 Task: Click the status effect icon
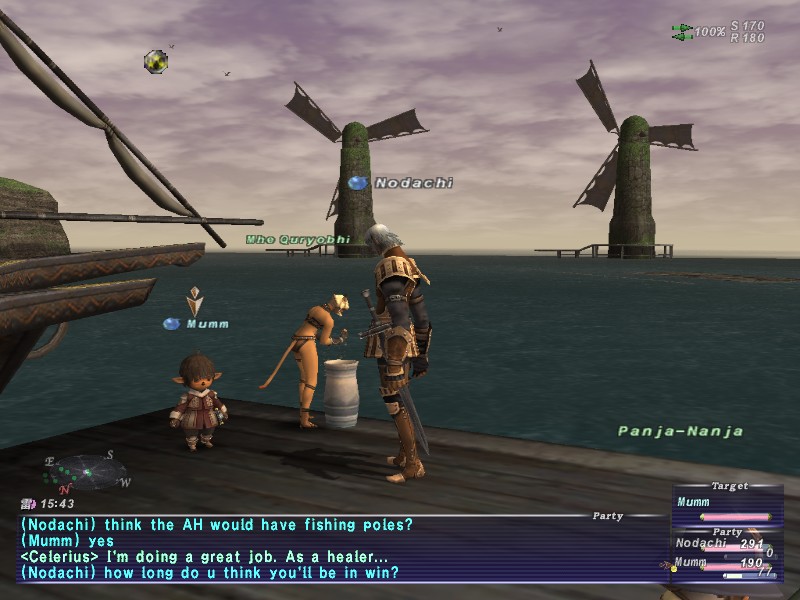(x=155, y=62)
